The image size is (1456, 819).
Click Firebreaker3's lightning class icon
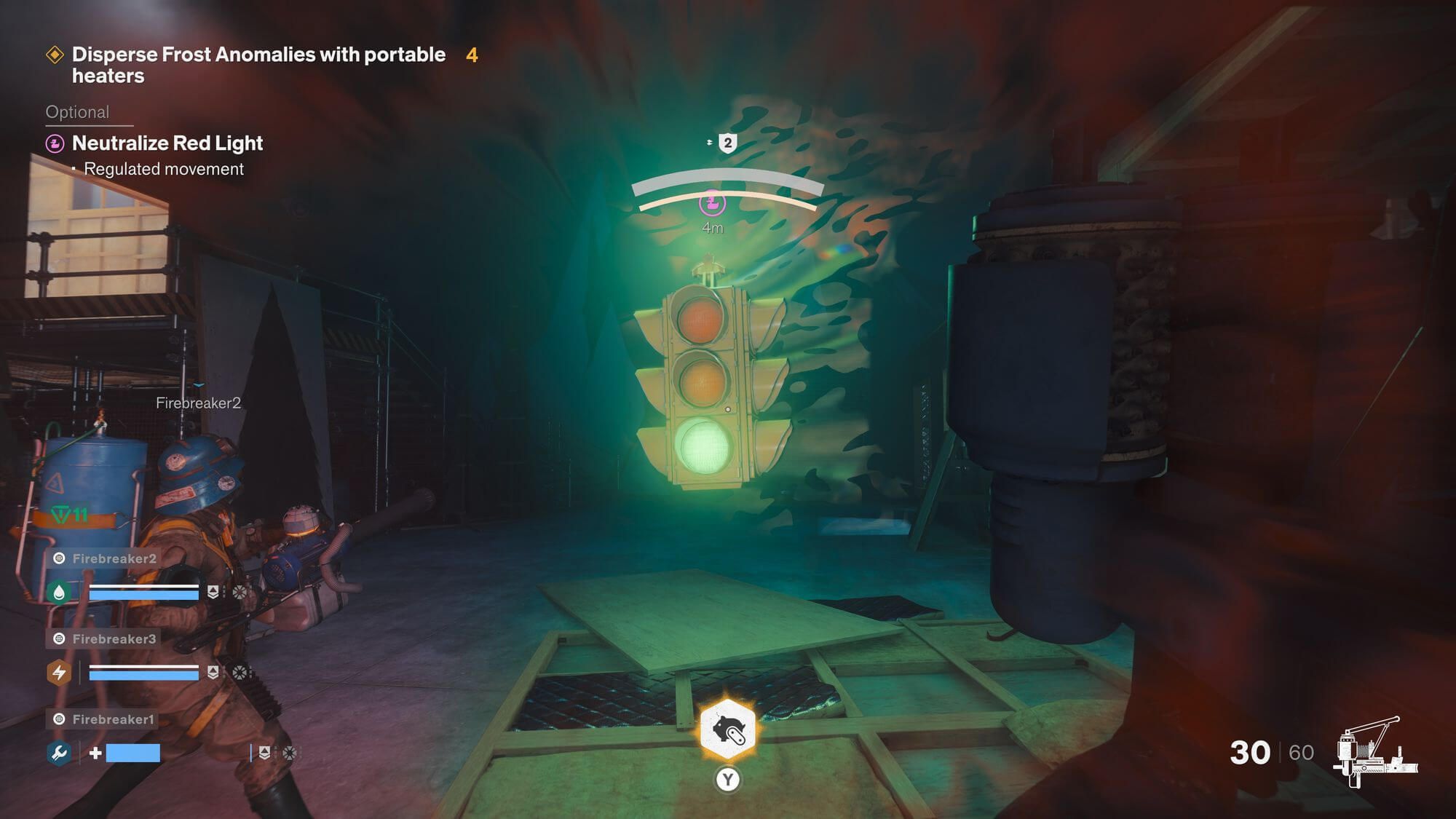pyautogui.click(x=58, y=673)
